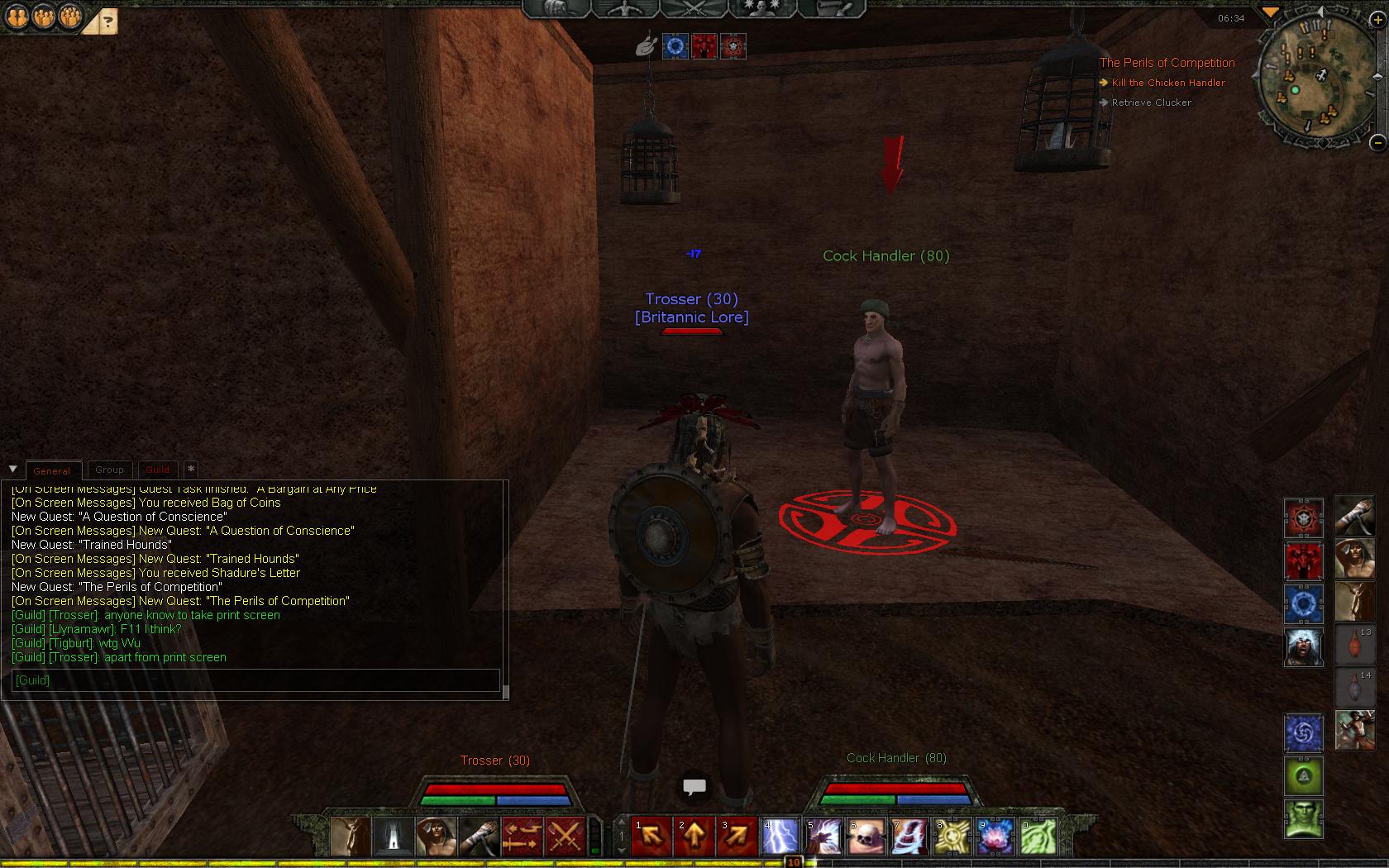Trigger the upper-left arrow attack in slot 1
Viewport: 1389px width, 868px height.
(x=652, y=837)
